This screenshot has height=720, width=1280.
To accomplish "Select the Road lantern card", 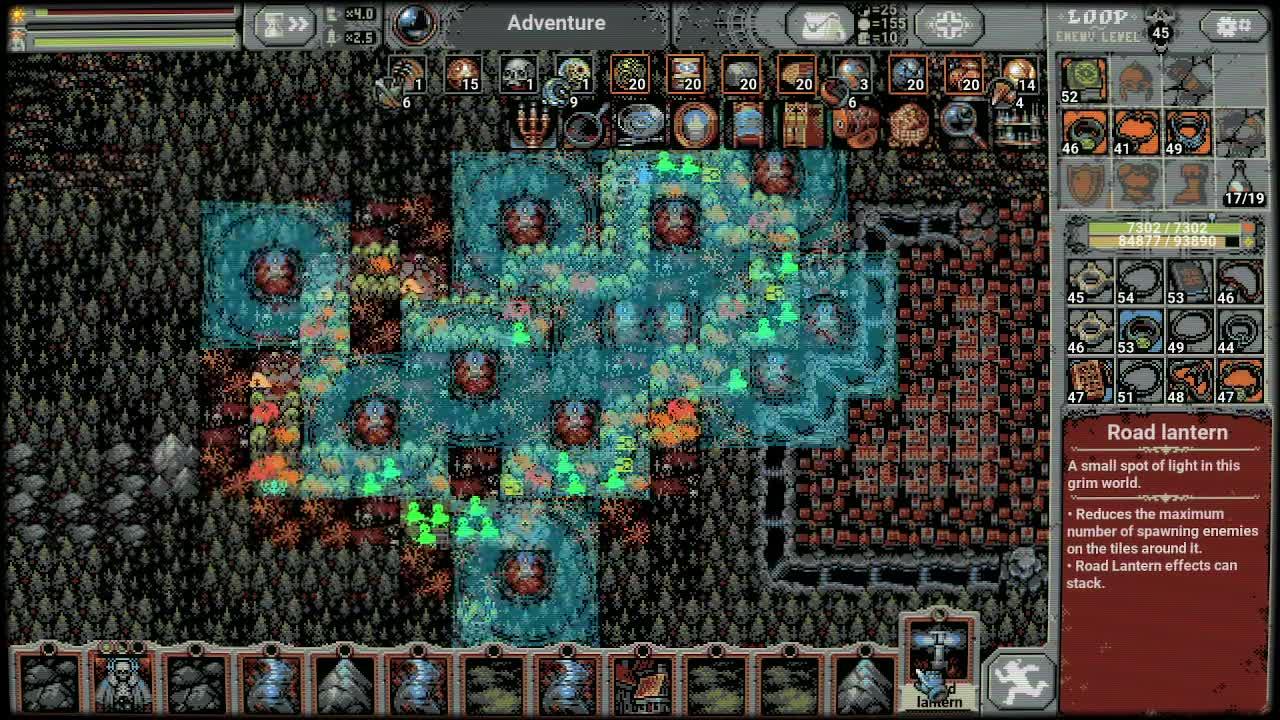I will point(938,659).
